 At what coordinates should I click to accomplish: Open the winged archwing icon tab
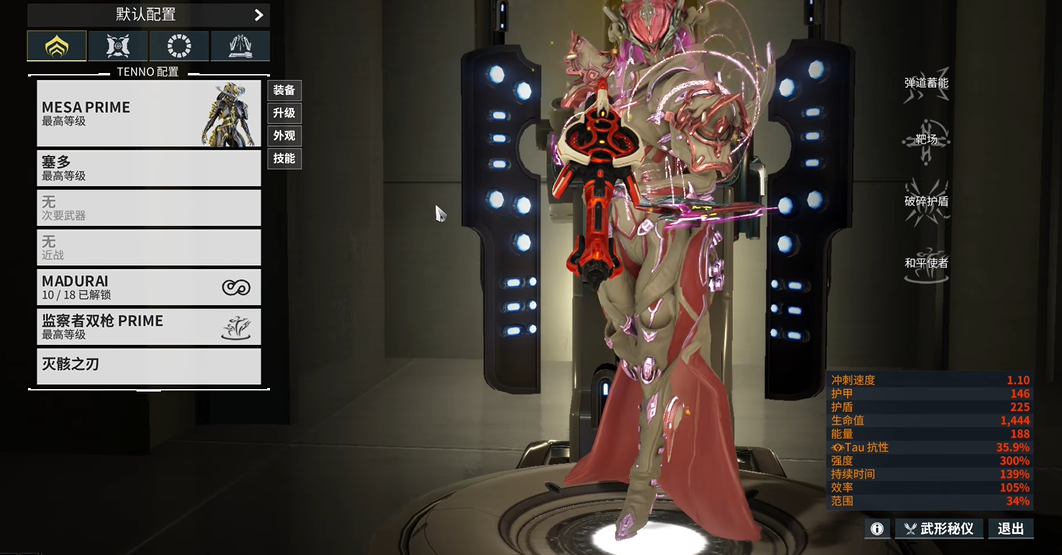point(240,46)
